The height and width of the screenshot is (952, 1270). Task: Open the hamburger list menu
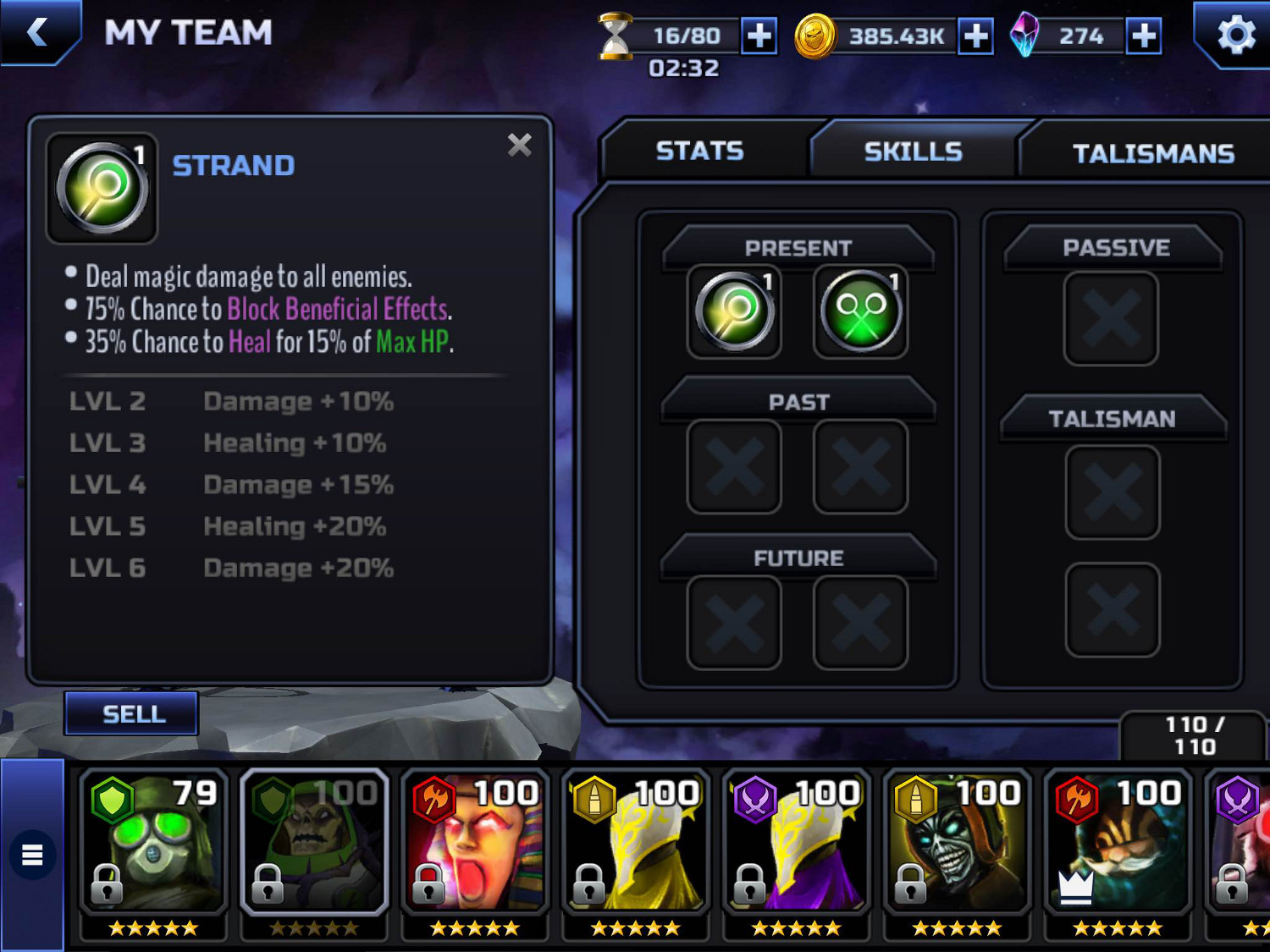coord(32,855)
